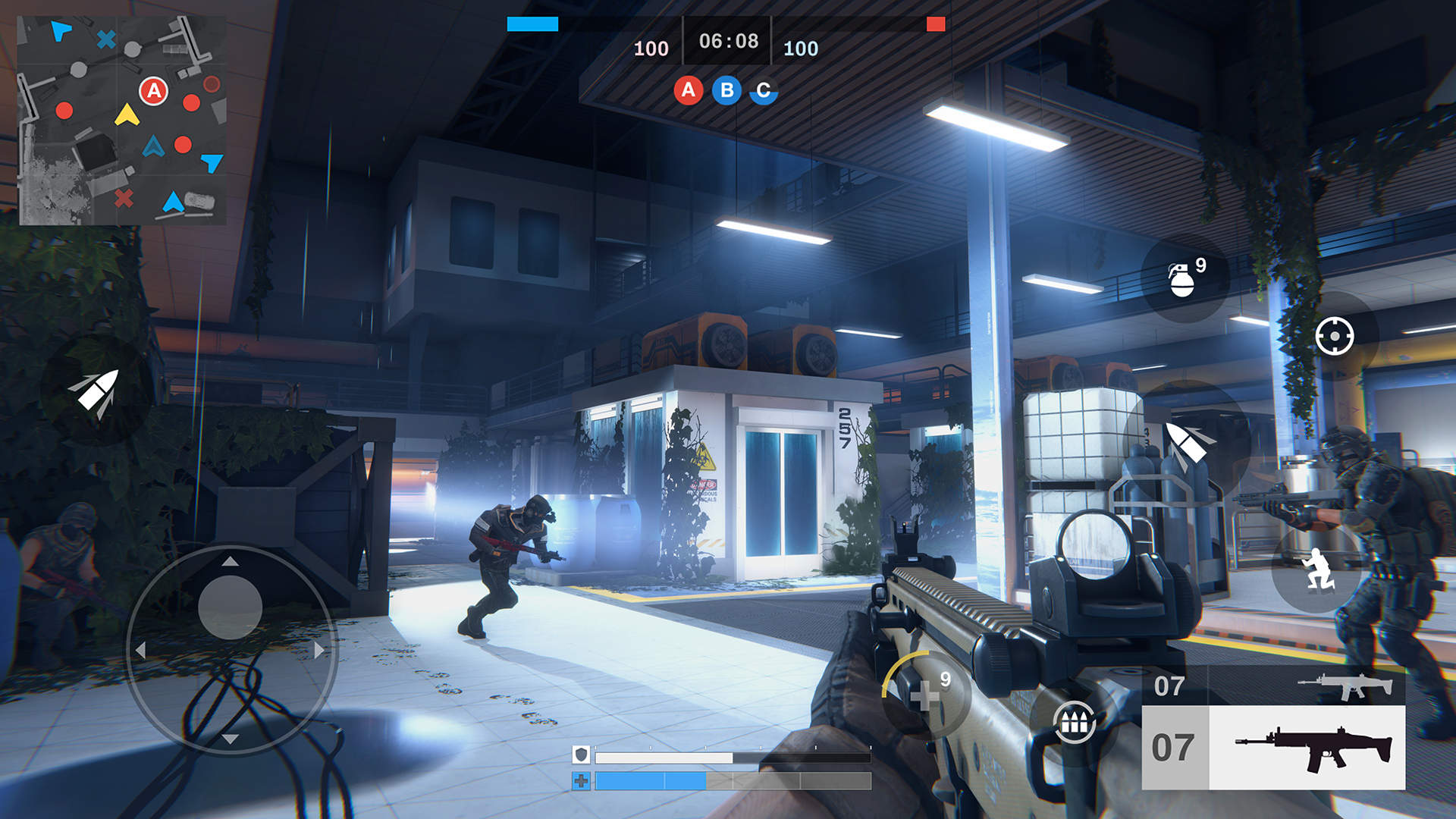The image size is (1456, 819).
Task: Select objective B marker
Action: click(726, 91)
